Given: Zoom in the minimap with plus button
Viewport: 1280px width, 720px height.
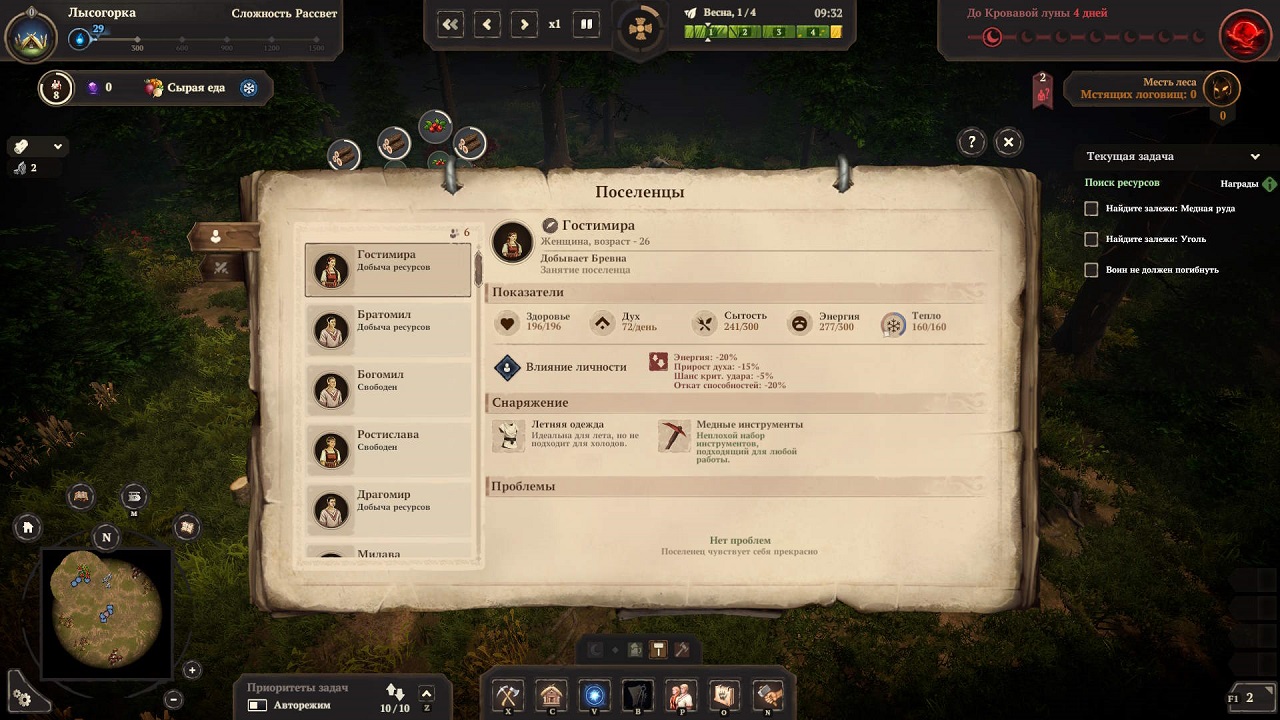Looking at the screenshot, I should click(192, 670).
